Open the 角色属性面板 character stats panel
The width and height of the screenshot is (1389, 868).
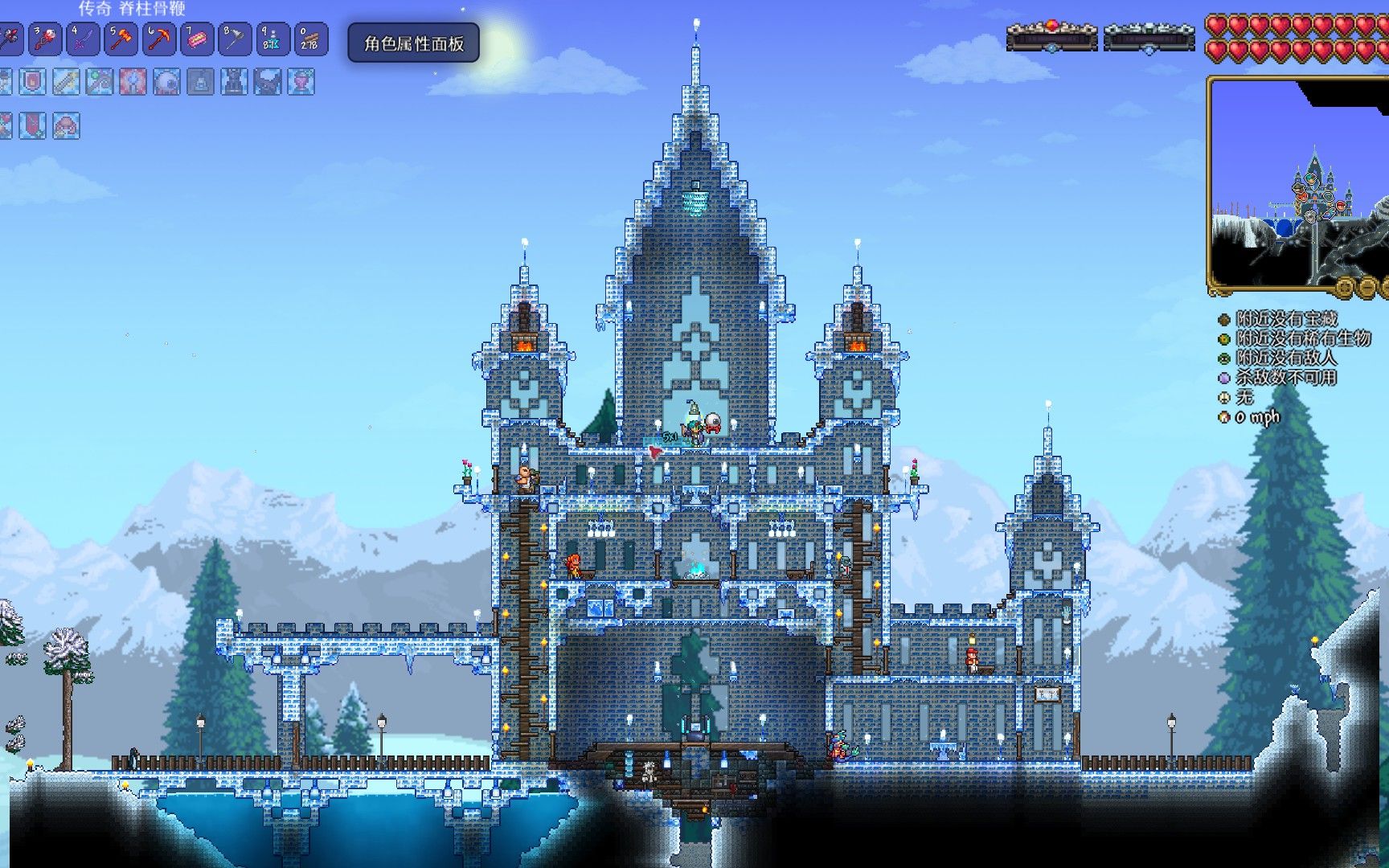[x=413, y=43]
